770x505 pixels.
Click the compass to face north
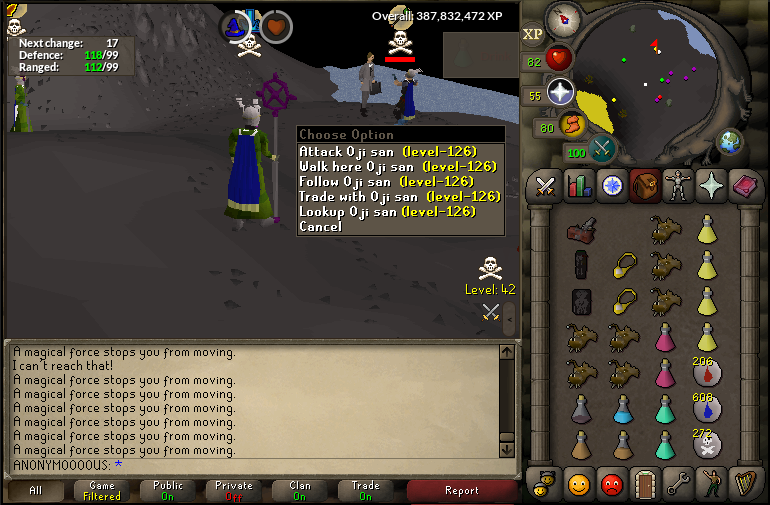[563, 20]
